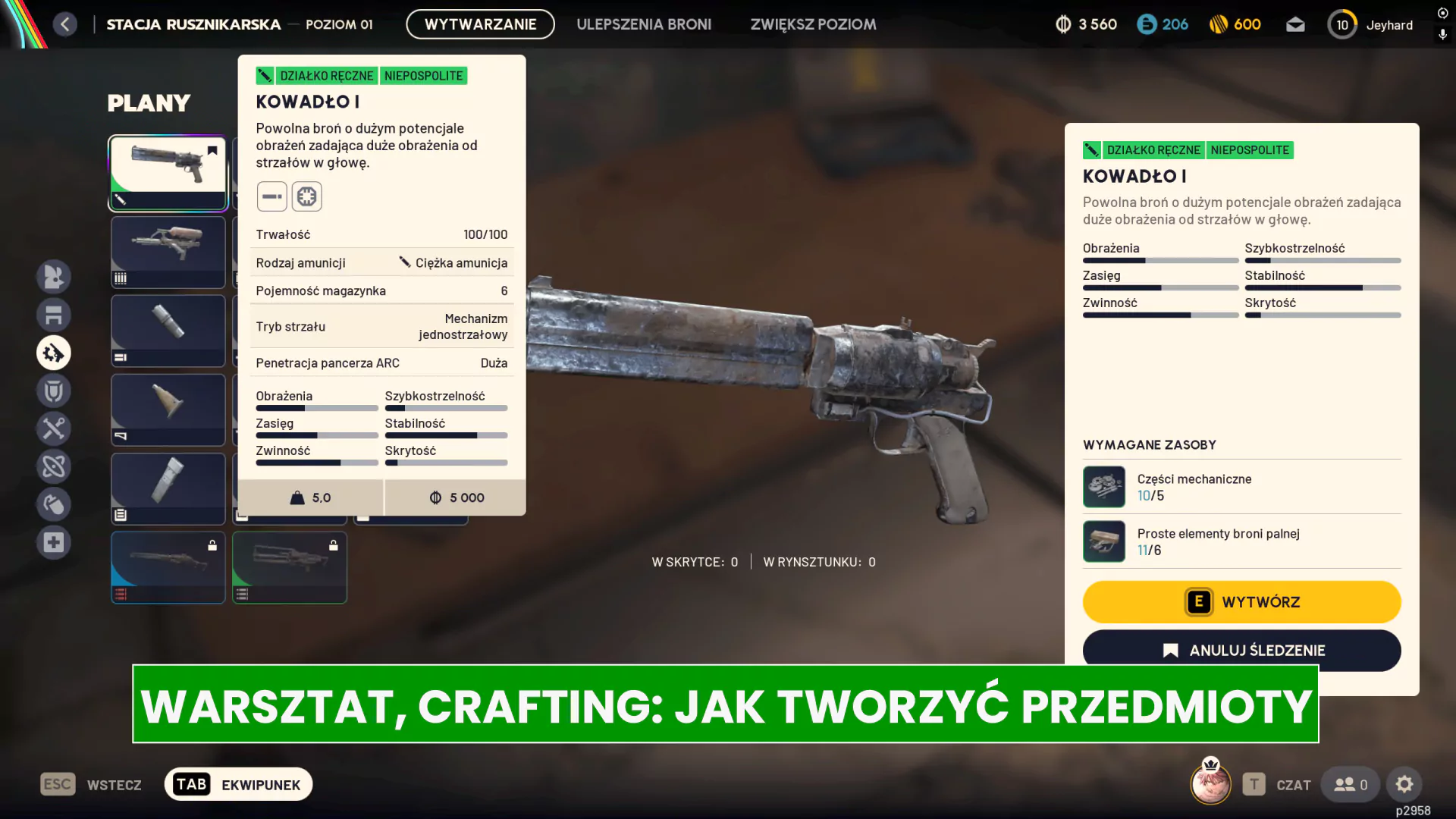Click the grenade category icon in sidebar
The width and height of the screenshot is (1456, 819).
(54, 504)
